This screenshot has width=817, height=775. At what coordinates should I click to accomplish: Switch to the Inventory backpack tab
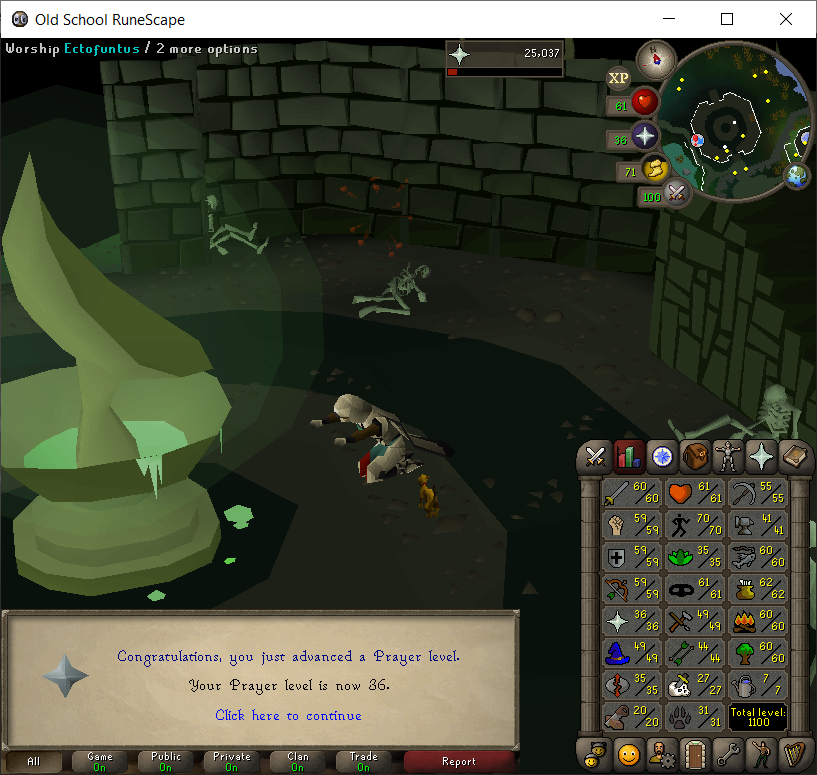(x=695, y=457)
